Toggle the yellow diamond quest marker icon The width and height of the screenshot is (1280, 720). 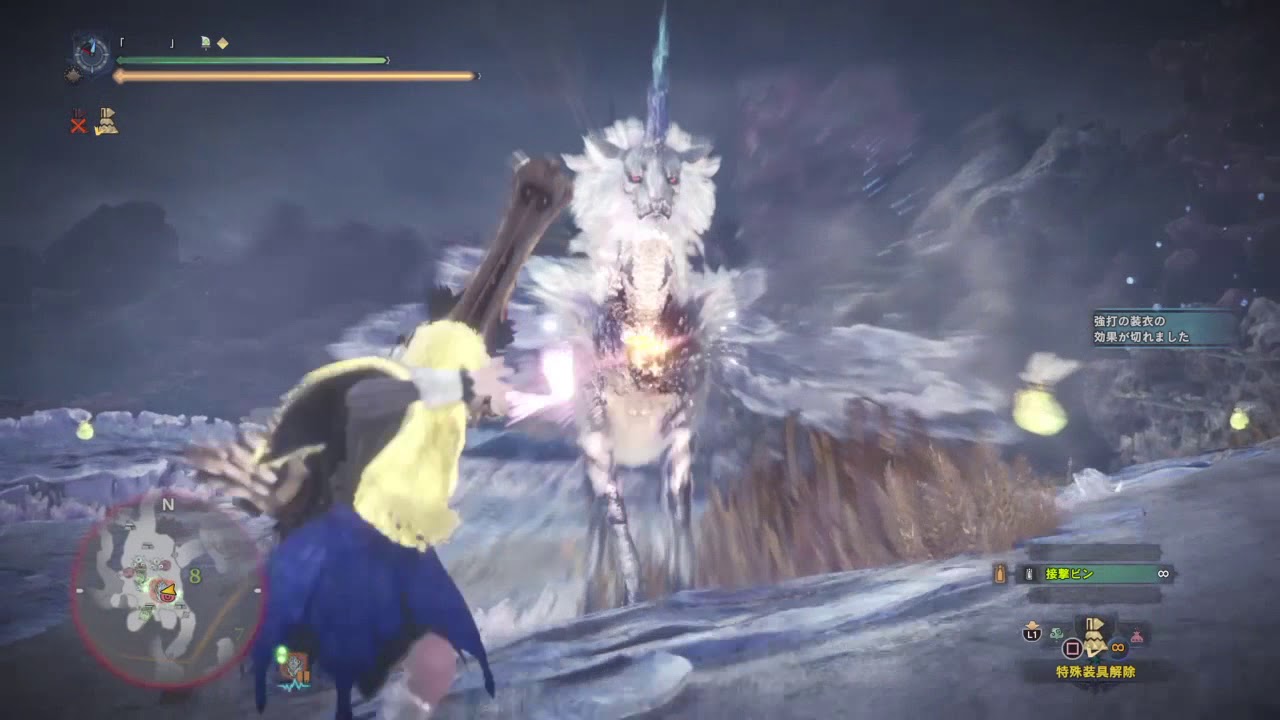tap(223, 43)
